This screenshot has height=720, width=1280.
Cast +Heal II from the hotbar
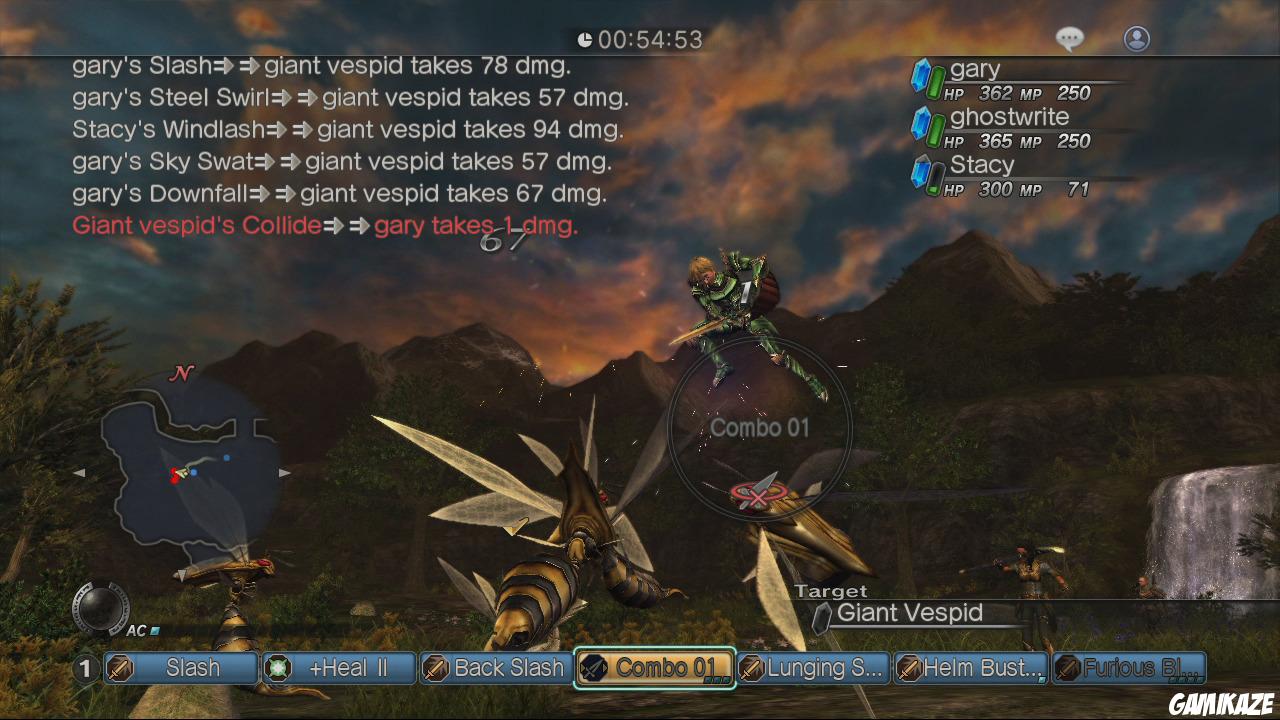(339, 668)
